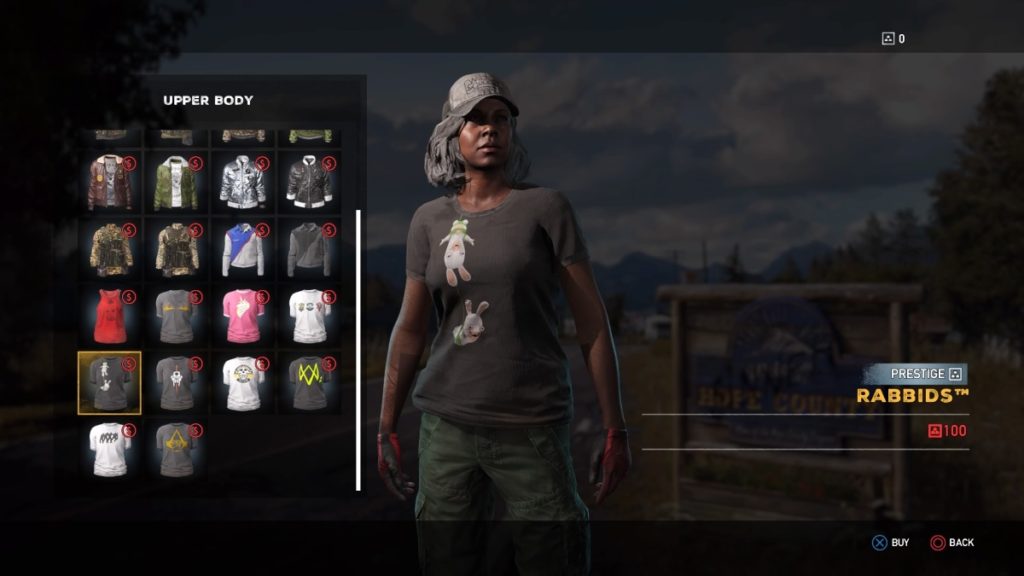Select the black leather bomber jacket
1024x576 pixels.
[309, 183]
